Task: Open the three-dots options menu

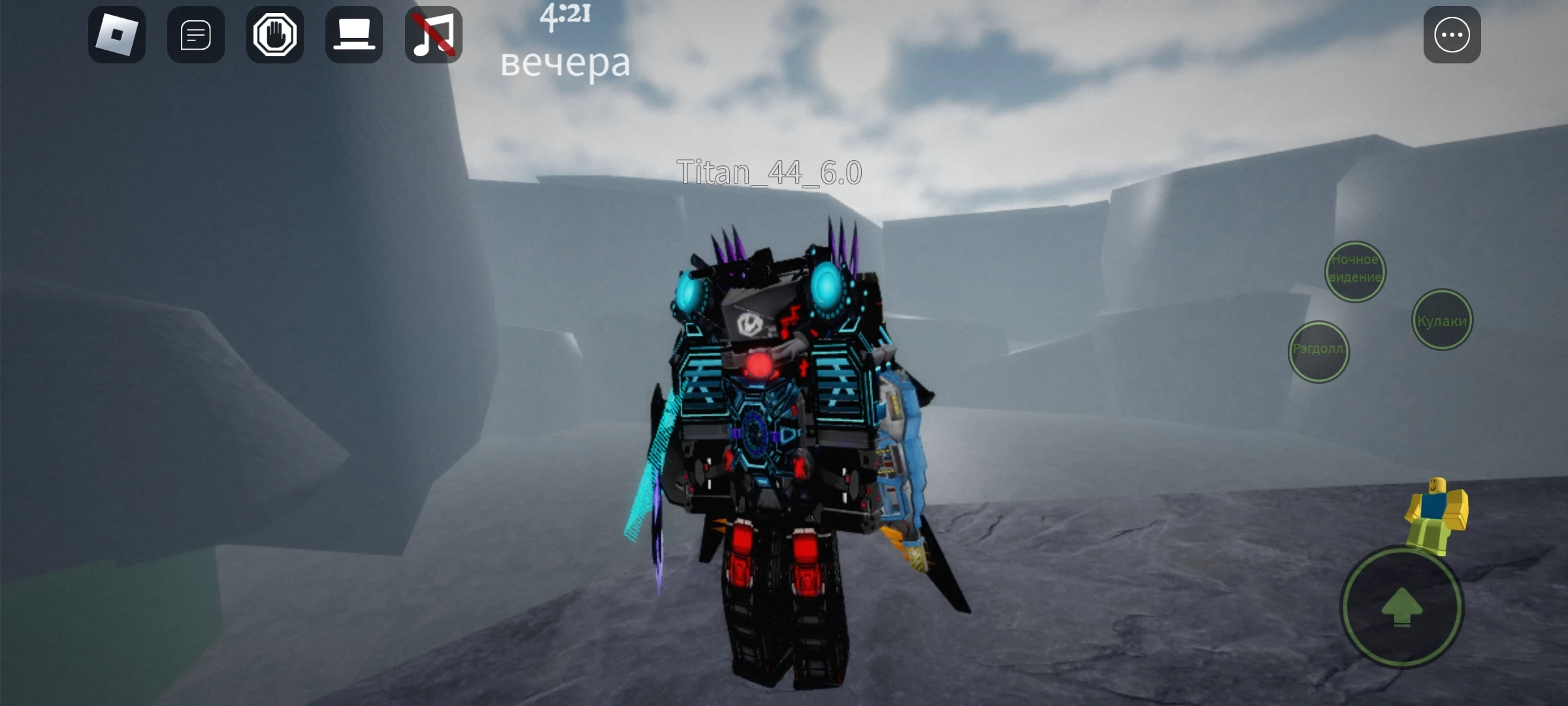Action: pyautogui.click(x=1452, y=35)
